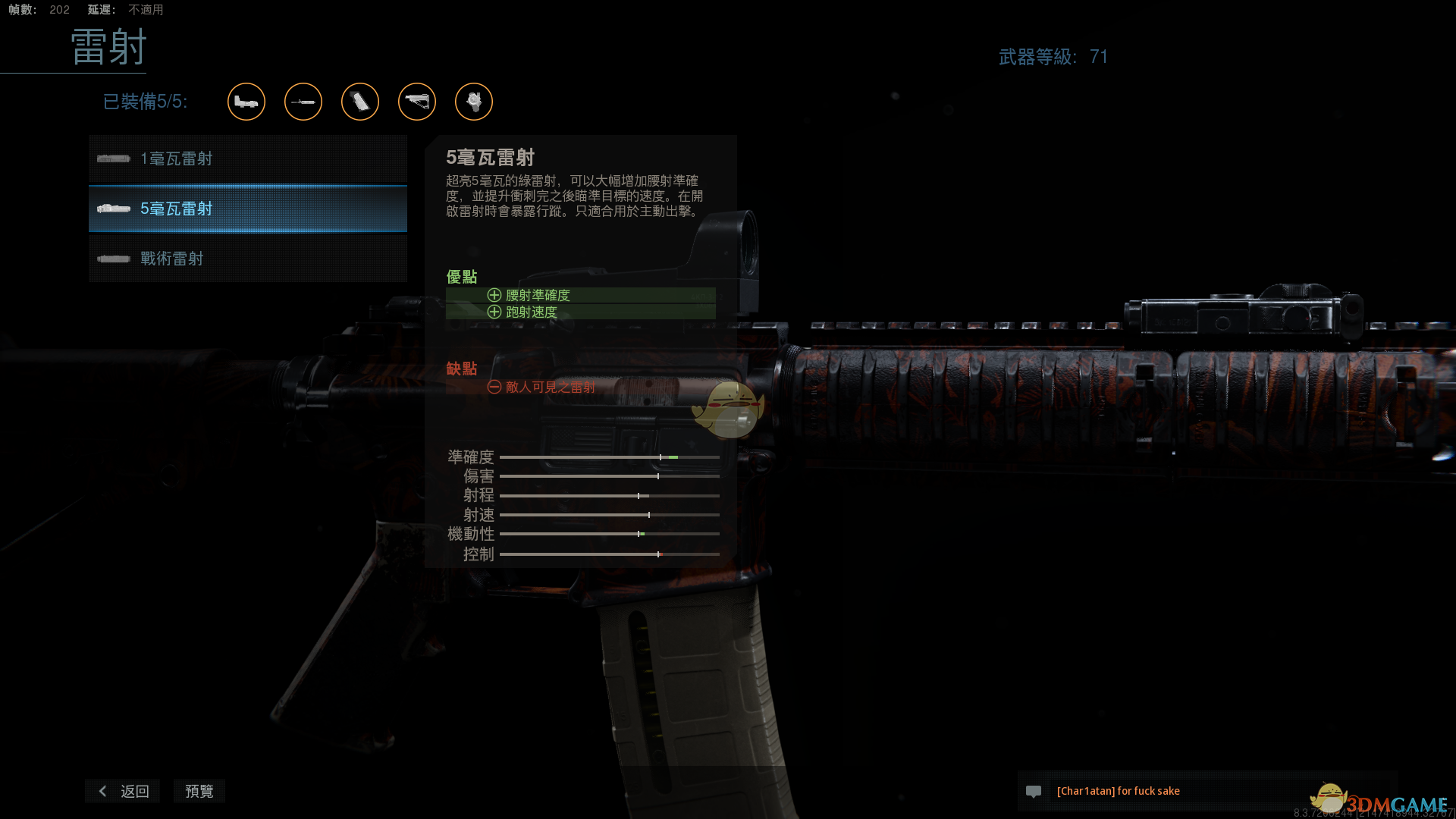Pick the 戰術雷射 tactical laser
1456x819 pixels.
(247, 259)
